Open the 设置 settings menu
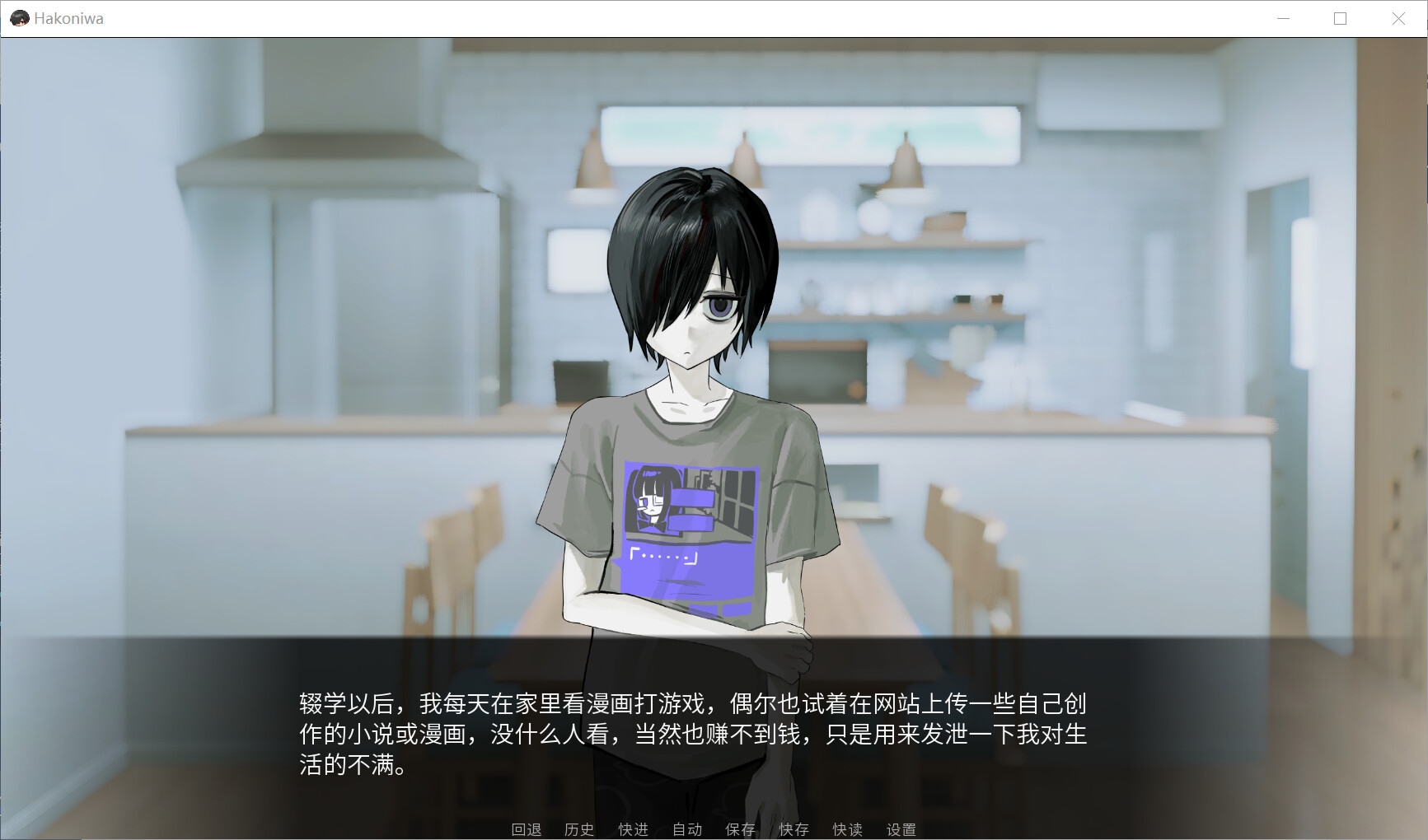 point(901,829)
